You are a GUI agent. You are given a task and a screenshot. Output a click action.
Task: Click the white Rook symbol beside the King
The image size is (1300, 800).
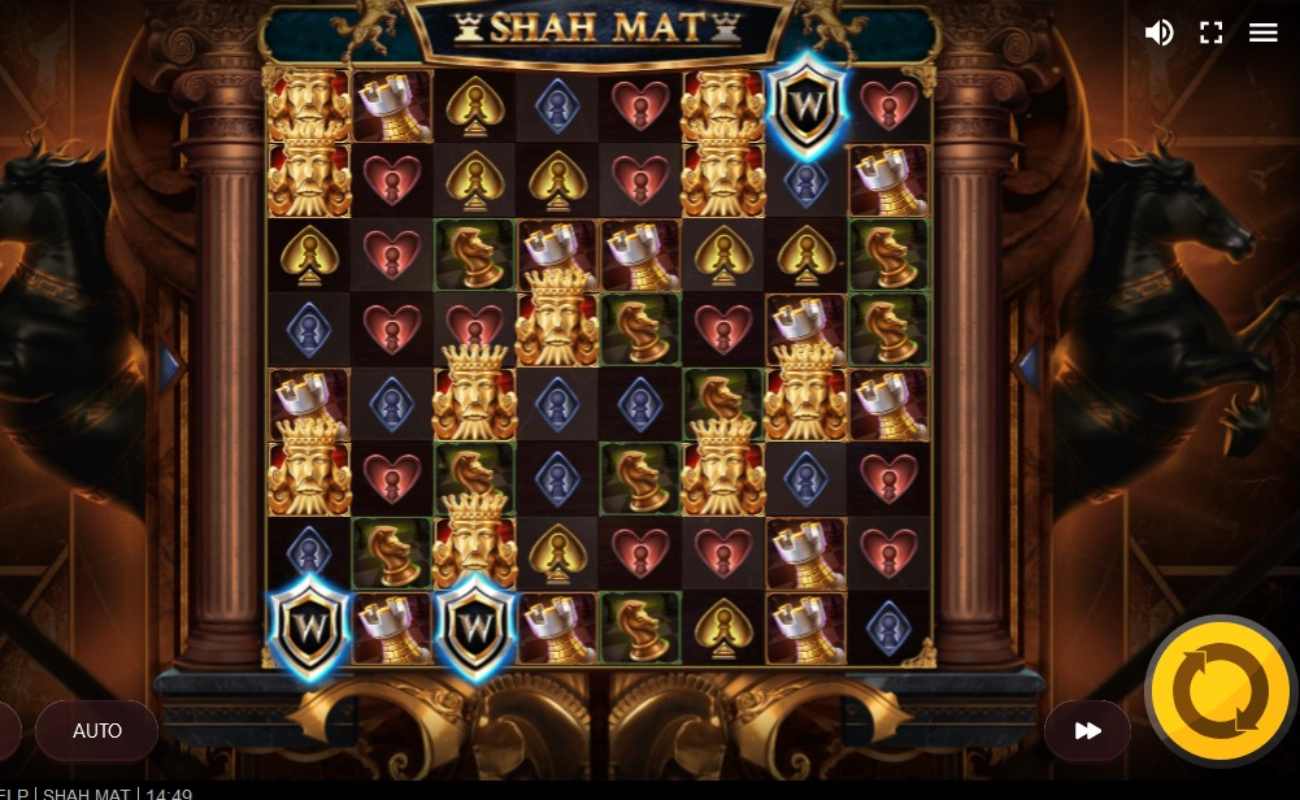[x=390, y=105]
